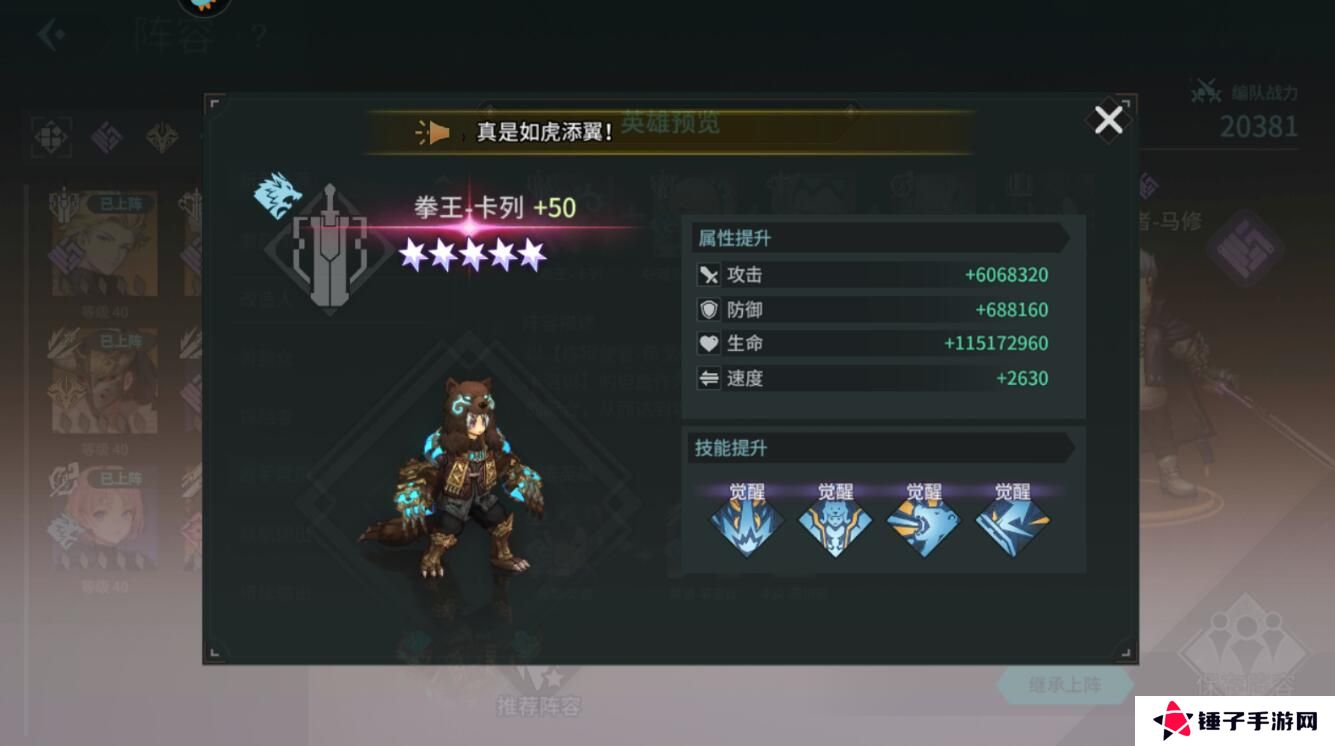The image size is (1335, 746).
Task: Click the heart icon beside 生命
Action: [708, 343]
